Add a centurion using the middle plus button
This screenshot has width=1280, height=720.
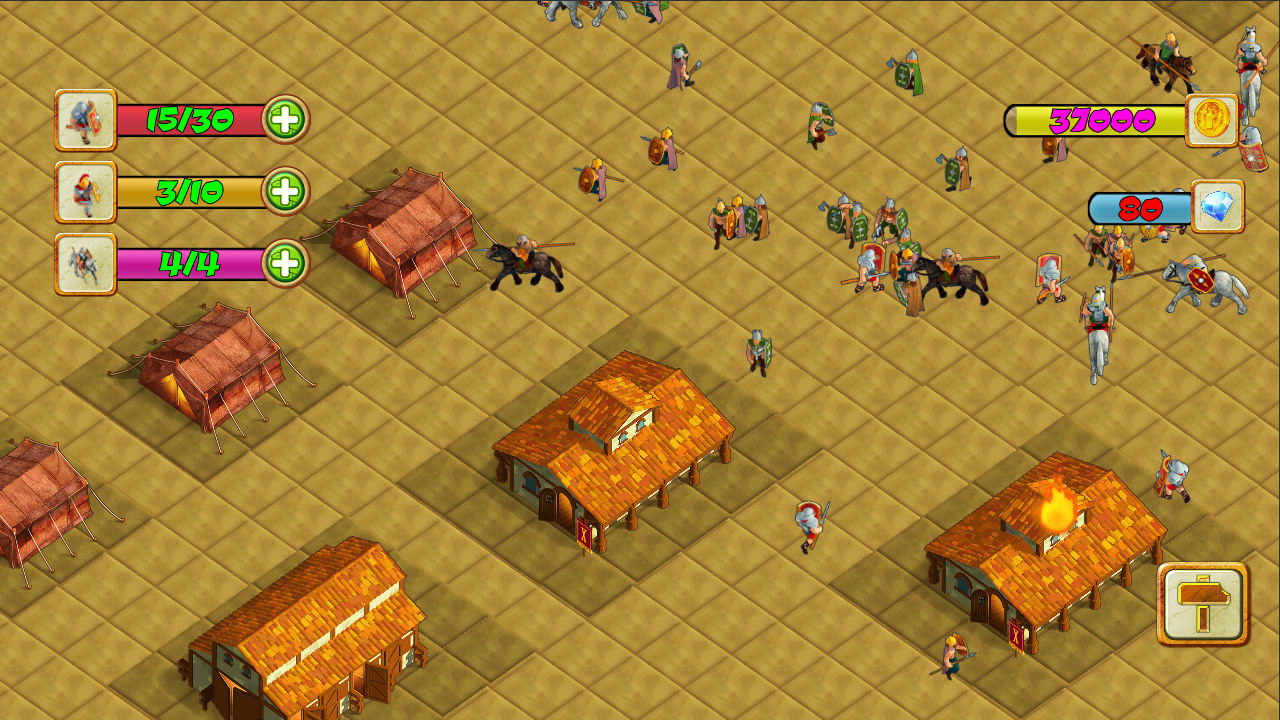[289, 193]
